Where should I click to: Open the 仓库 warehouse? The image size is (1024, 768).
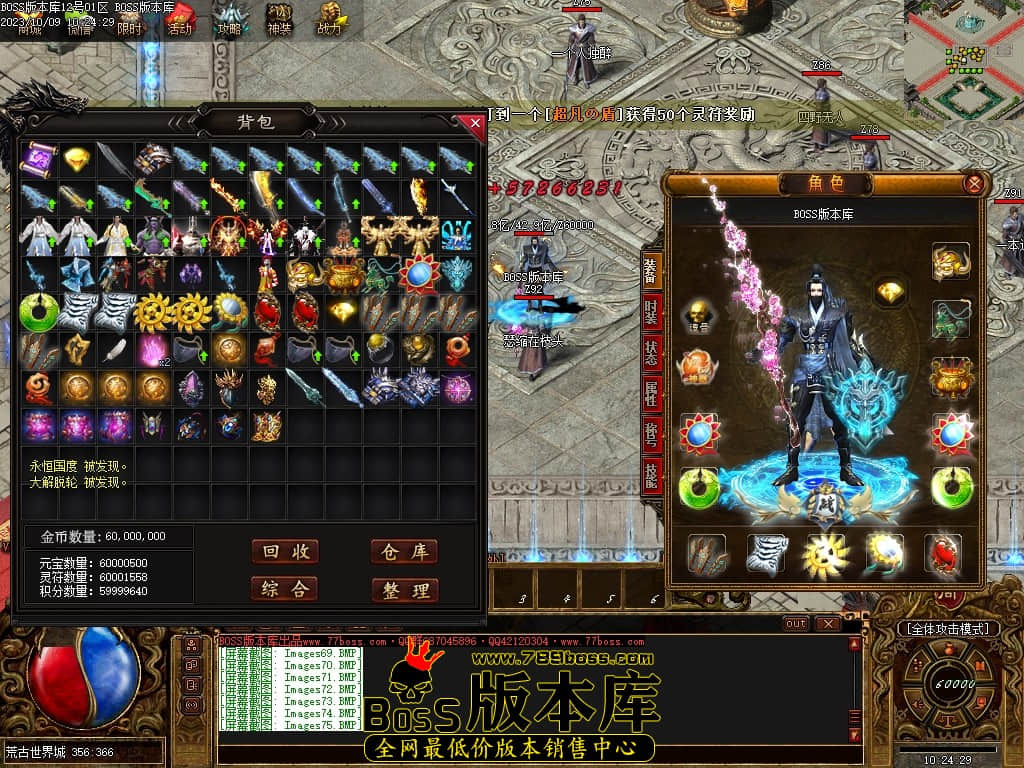click(404, 552)
